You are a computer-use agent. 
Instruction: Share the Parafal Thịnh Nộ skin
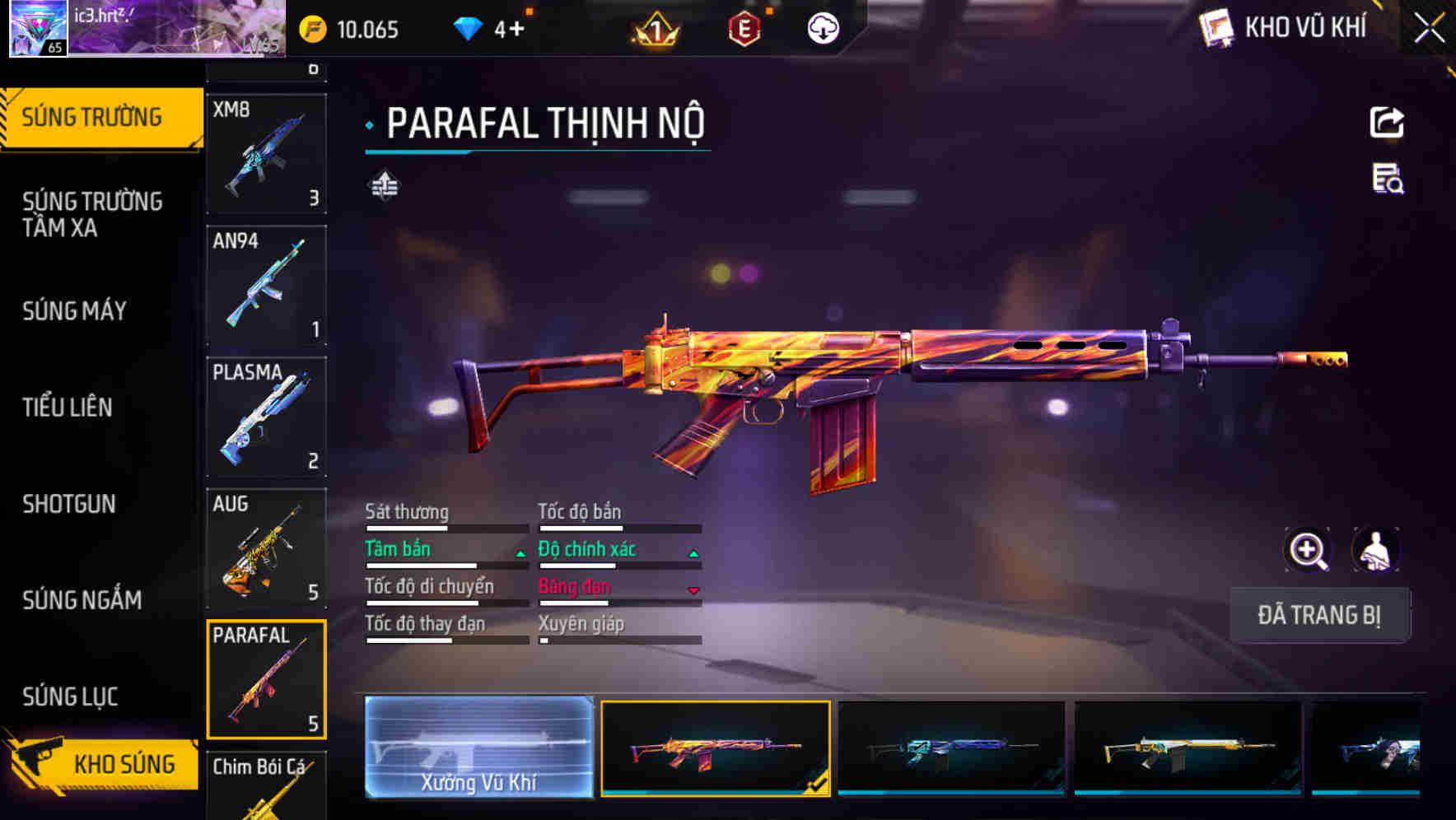click(1388, 122)
